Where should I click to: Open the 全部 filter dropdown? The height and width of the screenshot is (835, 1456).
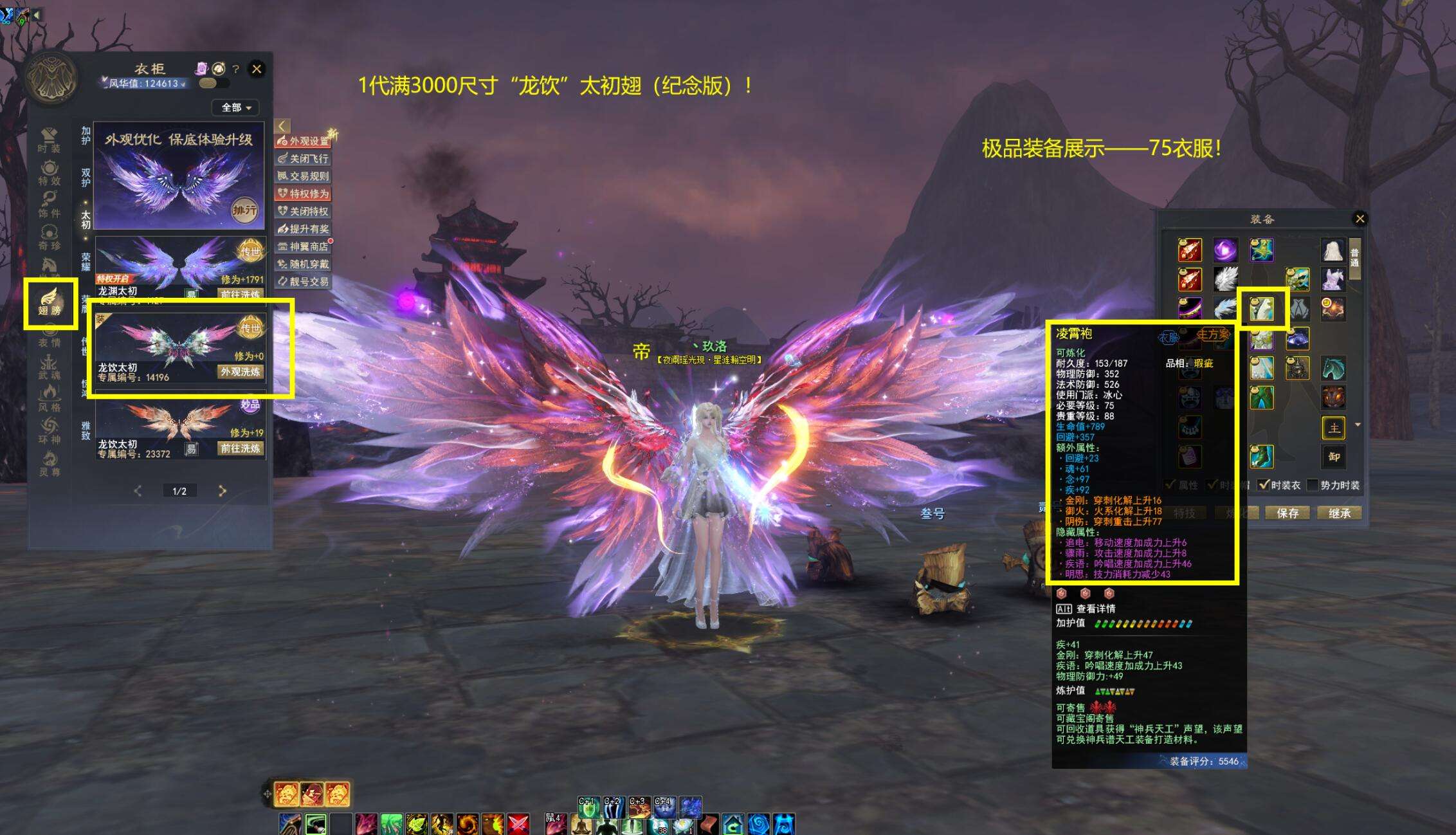click(x=235, y=107)
